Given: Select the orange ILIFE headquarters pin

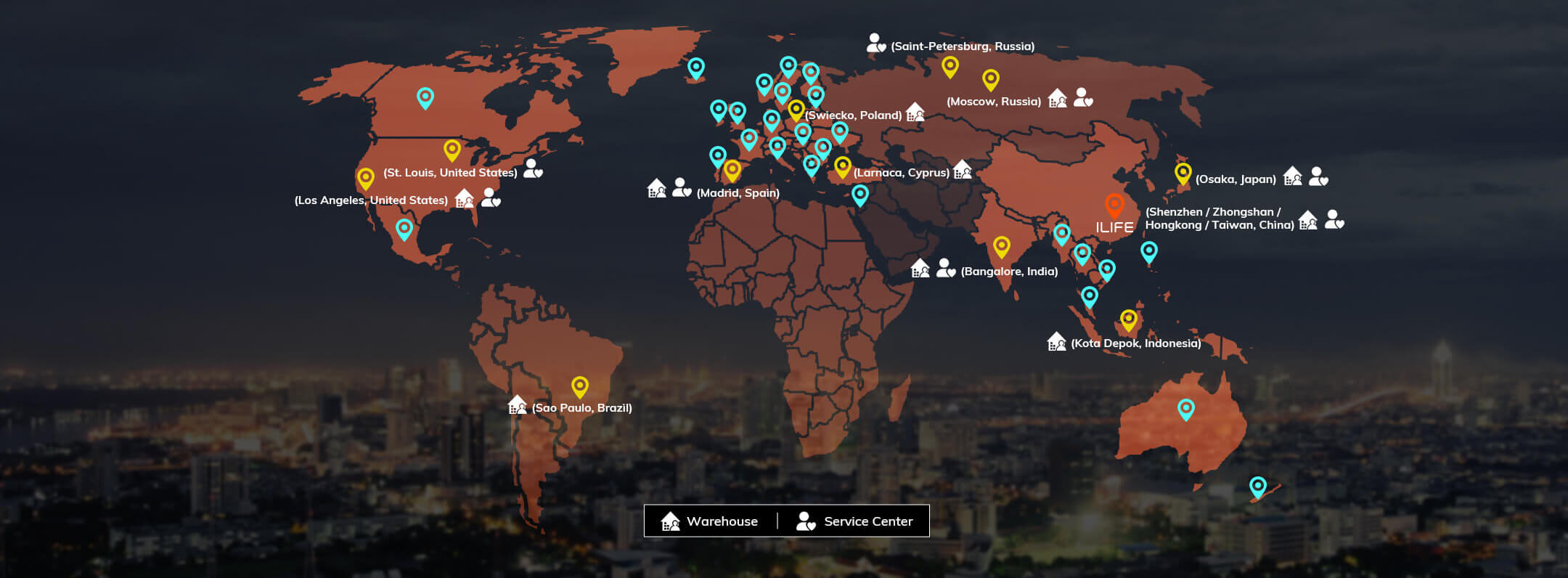Looking at the screenshot, I should 1114,205.
